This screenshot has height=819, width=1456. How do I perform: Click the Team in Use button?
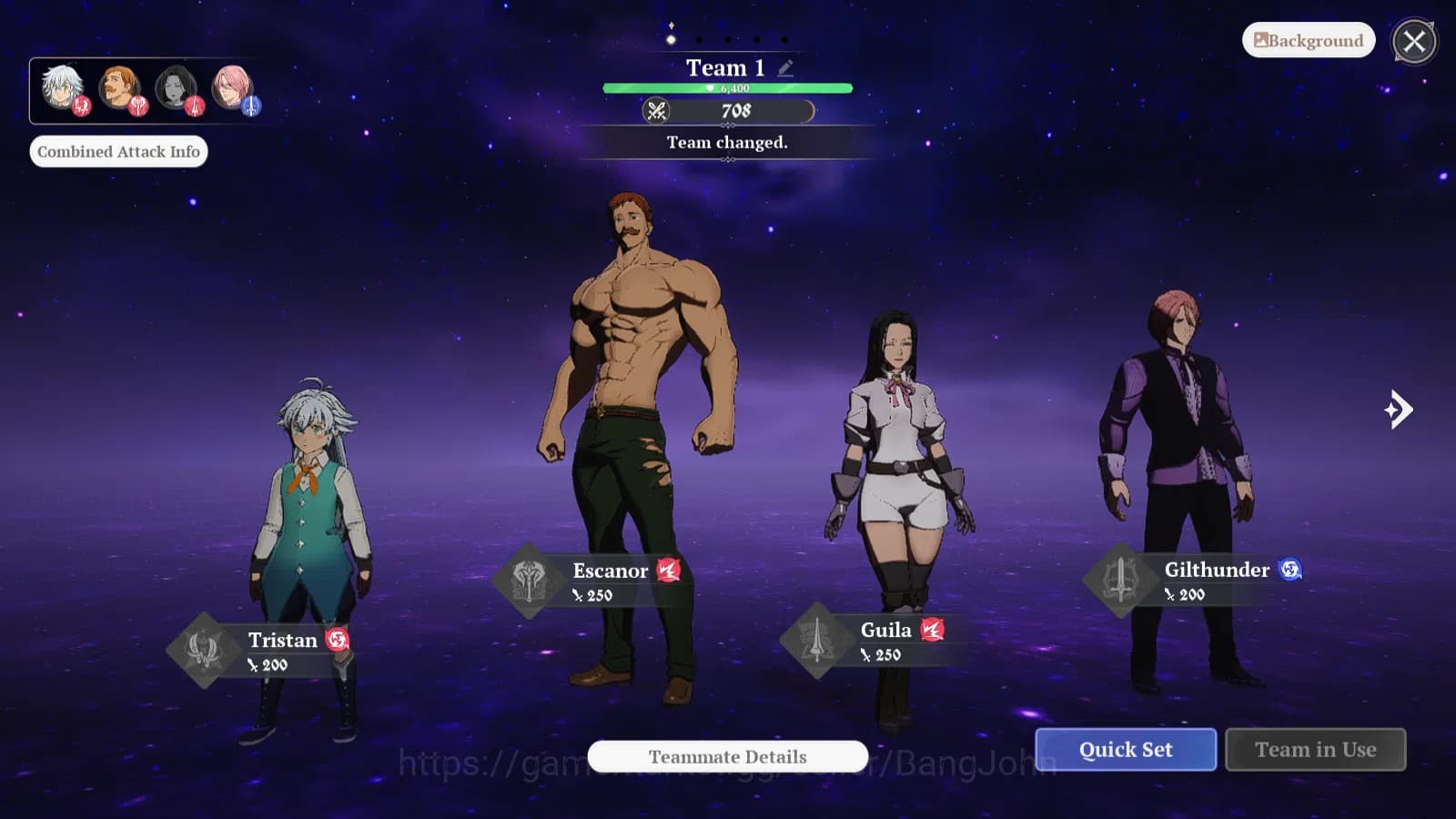pyautogui.click(x=1315, y=749)
